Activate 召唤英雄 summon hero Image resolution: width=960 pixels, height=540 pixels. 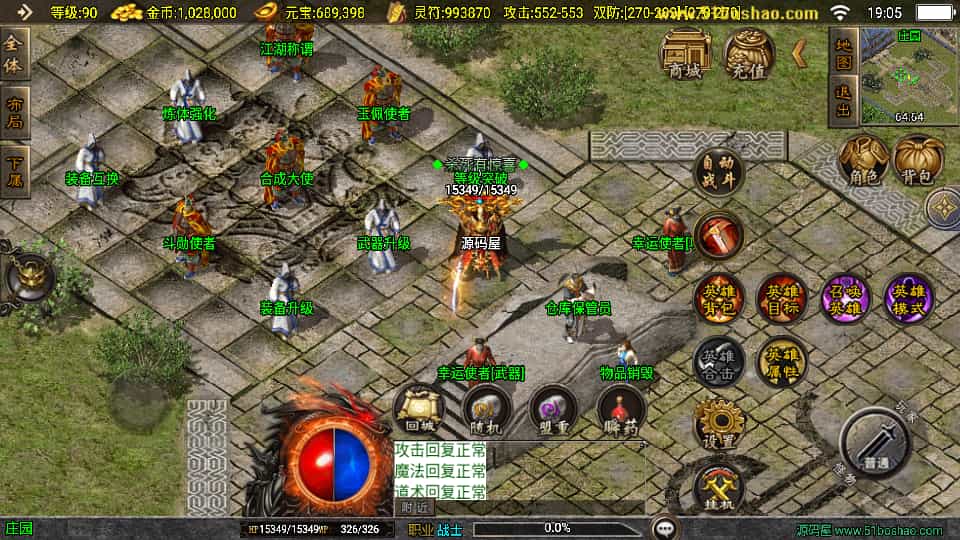click(846, 297)
